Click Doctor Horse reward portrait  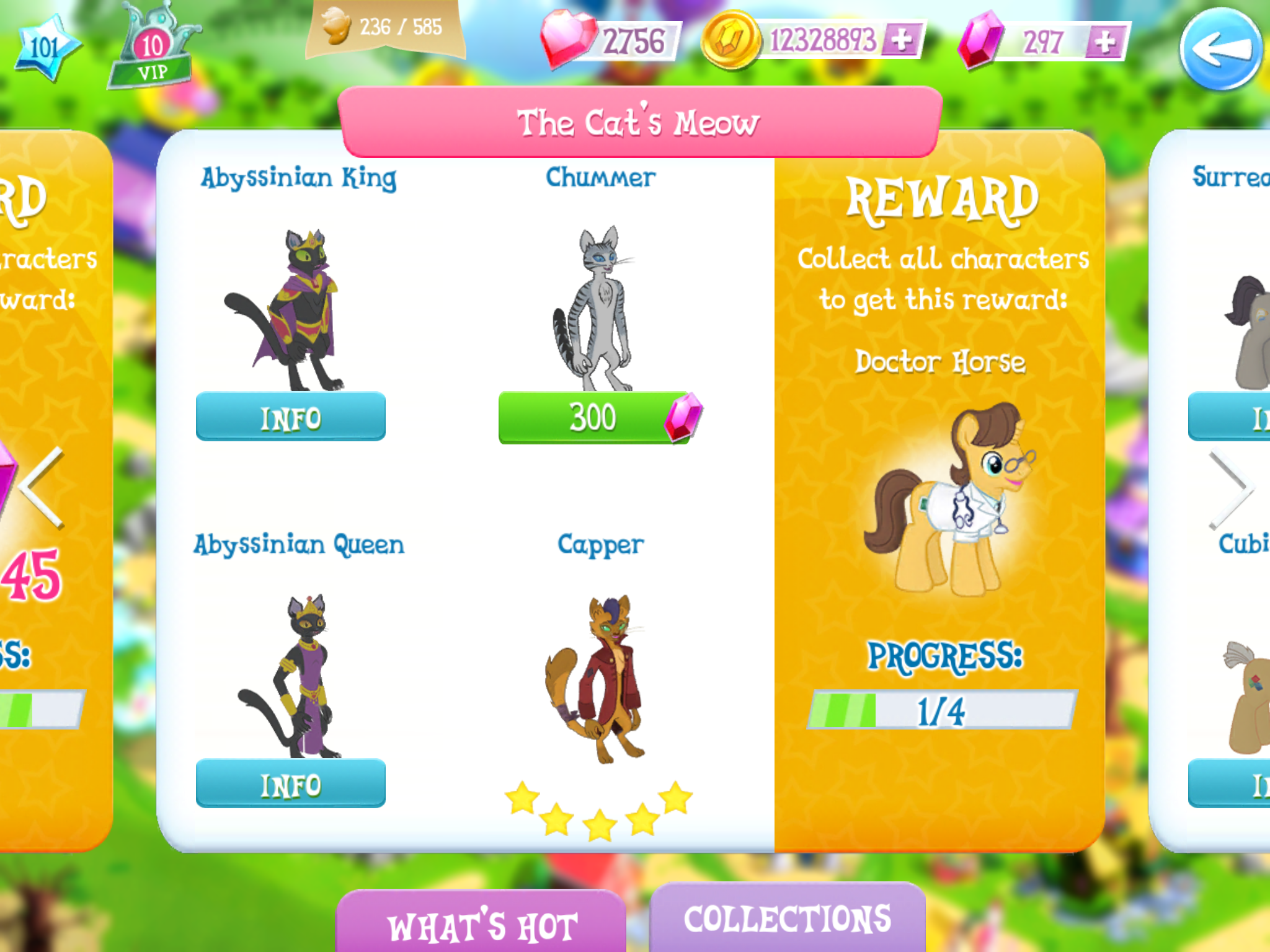(955, 502)
